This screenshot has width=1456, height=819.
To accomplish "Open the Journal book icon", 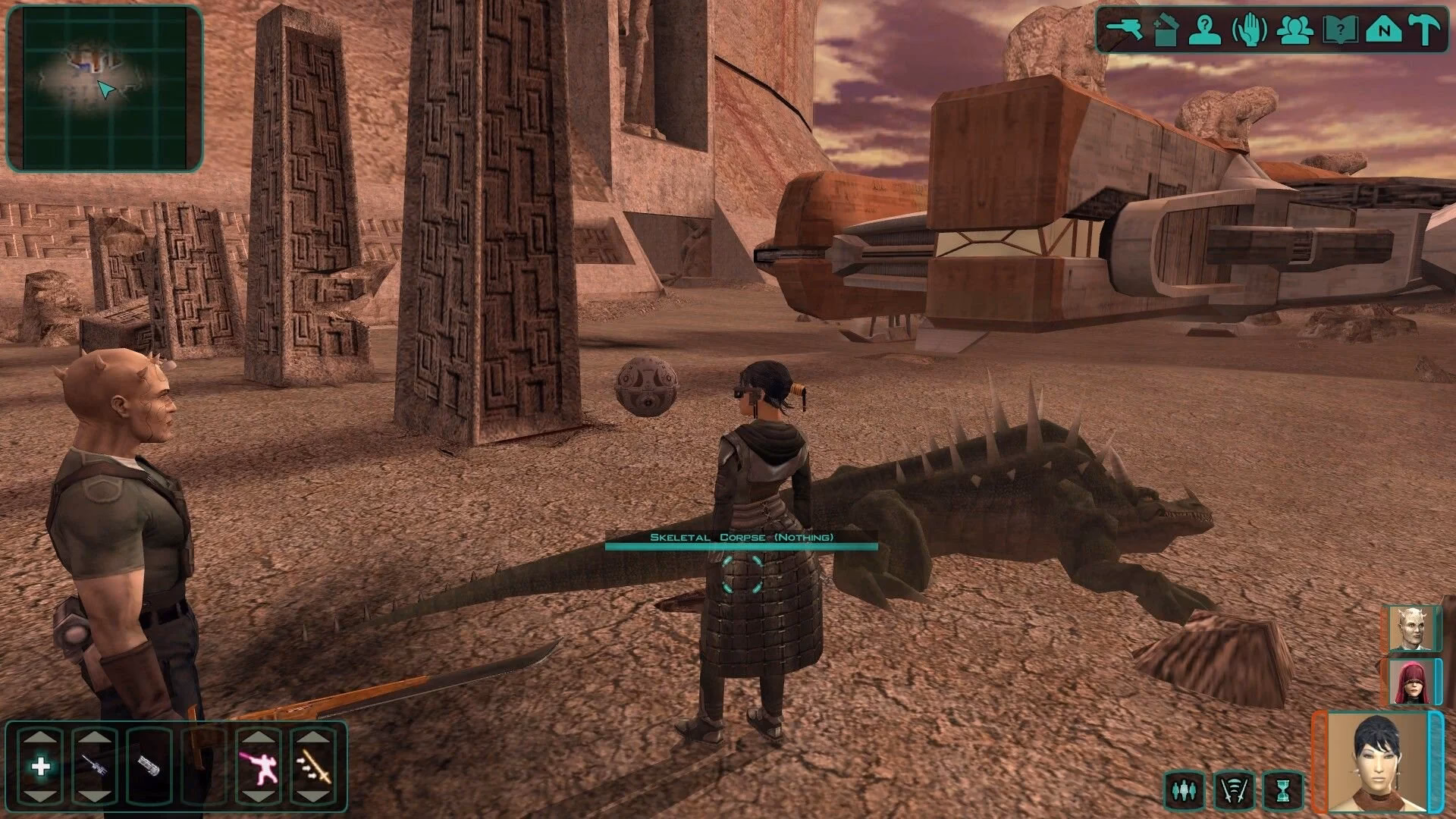I will point(1339,30).
